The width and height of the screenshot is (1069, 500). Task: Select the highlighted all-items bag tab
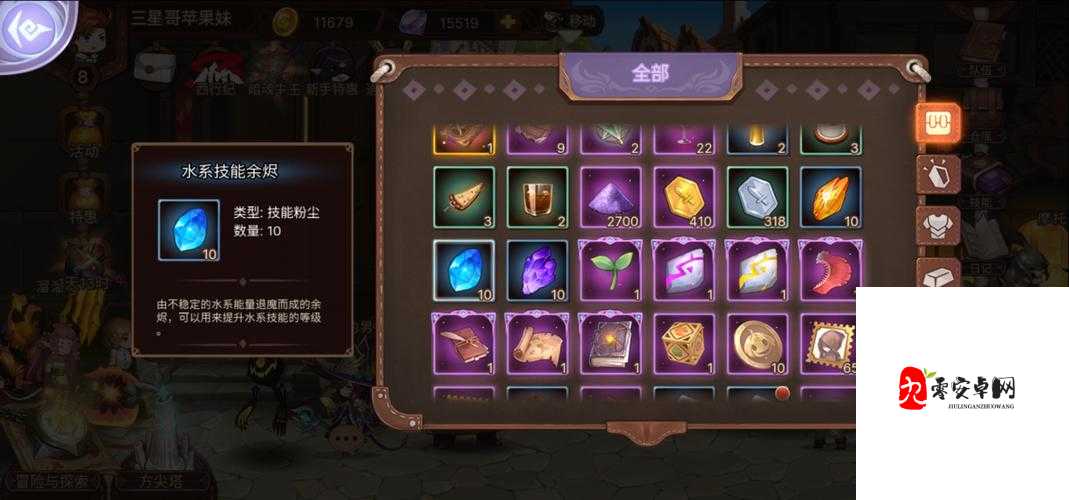[938, 124]
